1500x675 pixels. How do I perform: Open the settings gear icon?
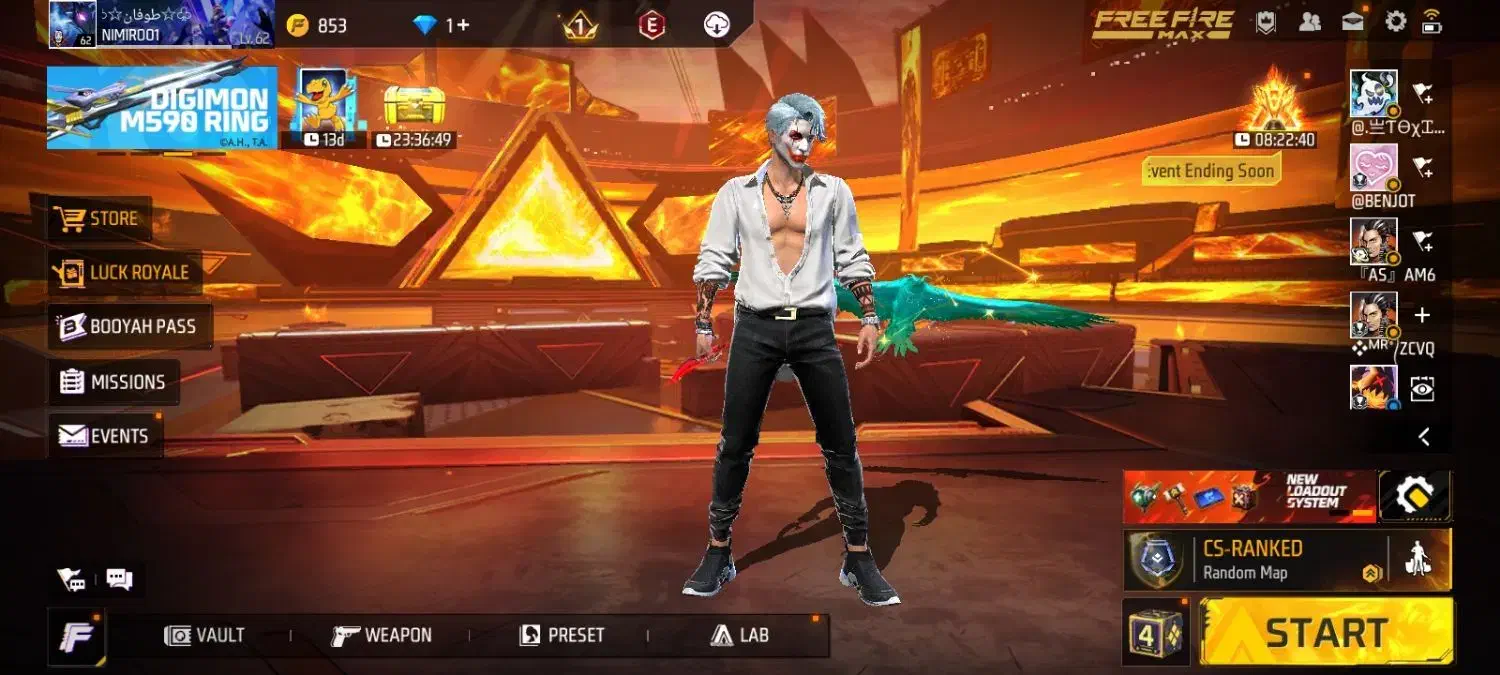(x=1395, y=21)
